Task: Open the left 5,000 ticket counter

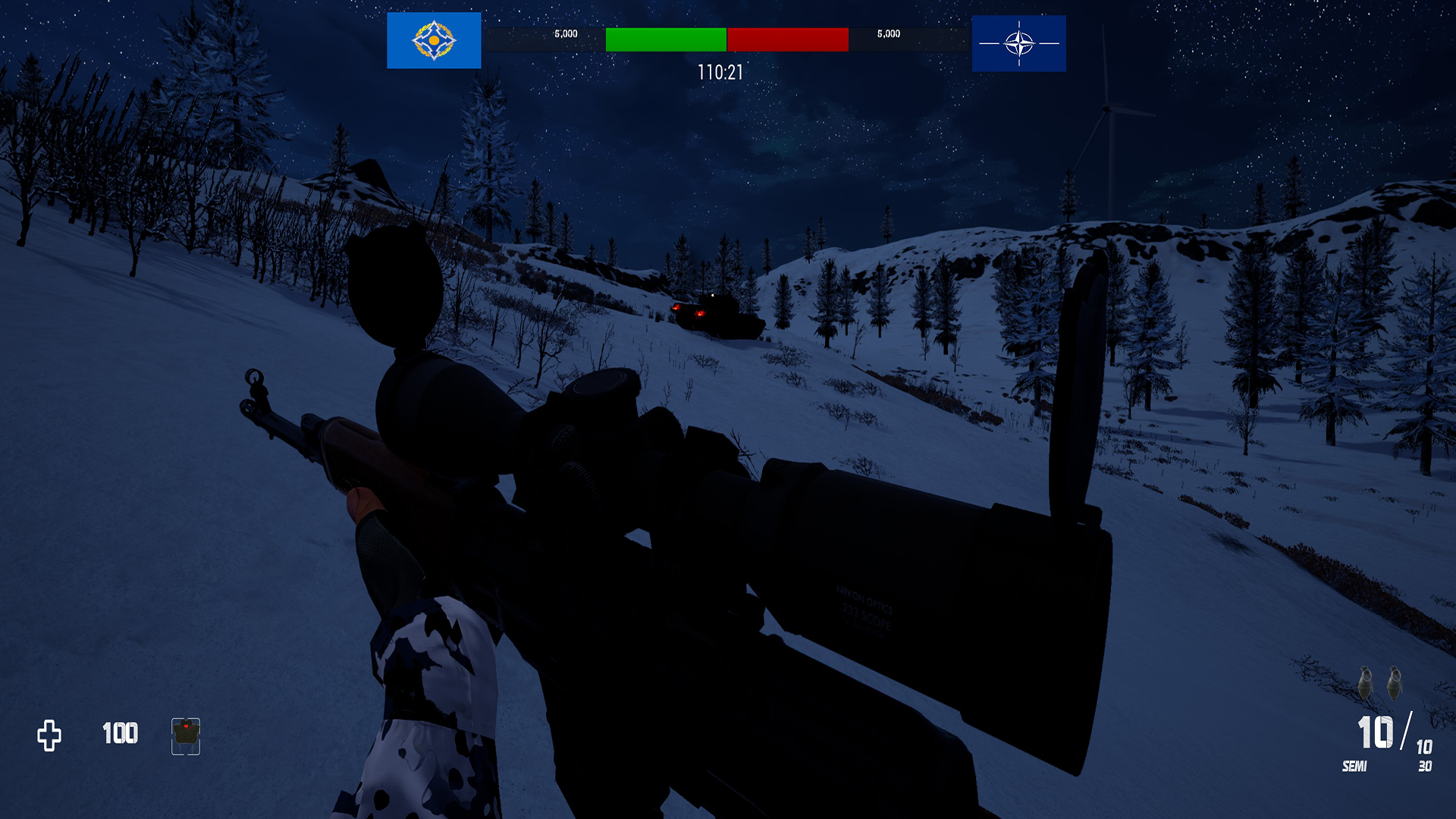Action: click(x=565, y=33)
